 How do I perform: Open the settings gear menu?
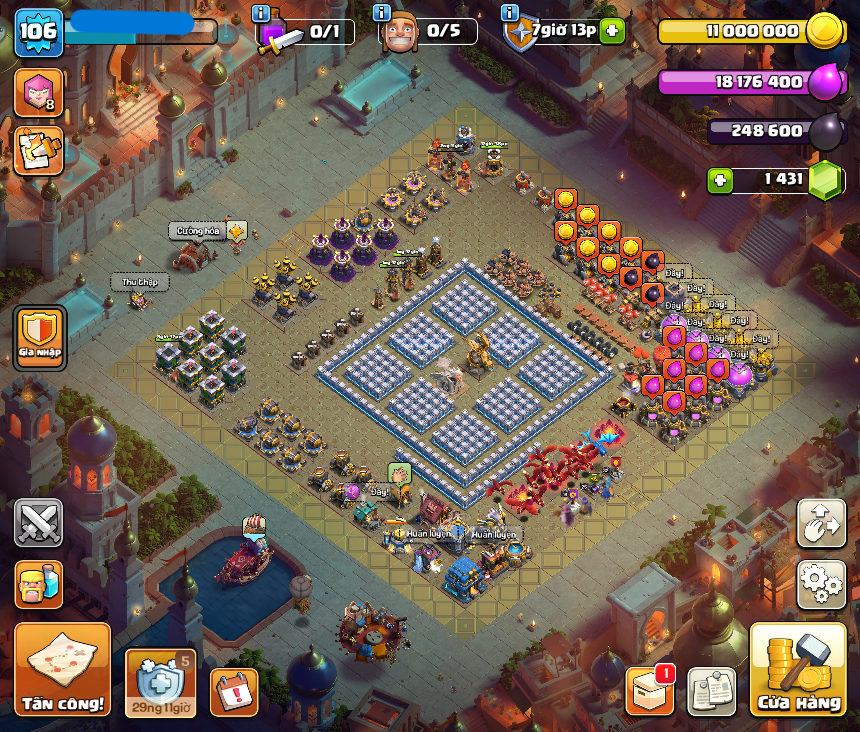[x=821, y=584]
